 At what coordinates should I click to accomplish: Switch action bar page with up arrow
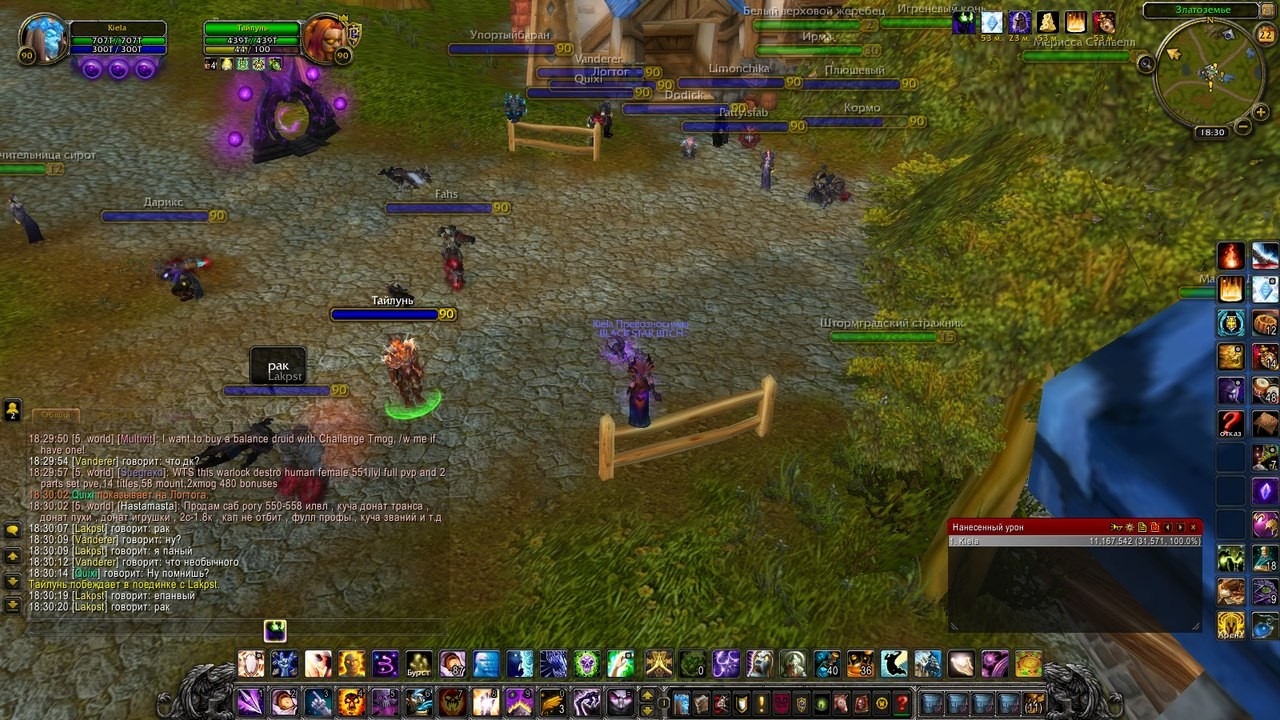coord(647,696)
